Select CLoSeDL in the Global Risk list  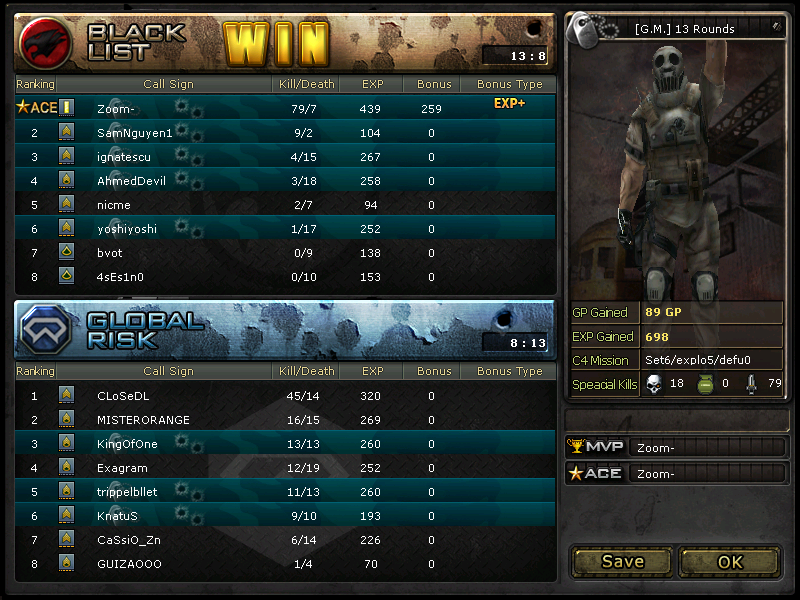pos(123,395)
